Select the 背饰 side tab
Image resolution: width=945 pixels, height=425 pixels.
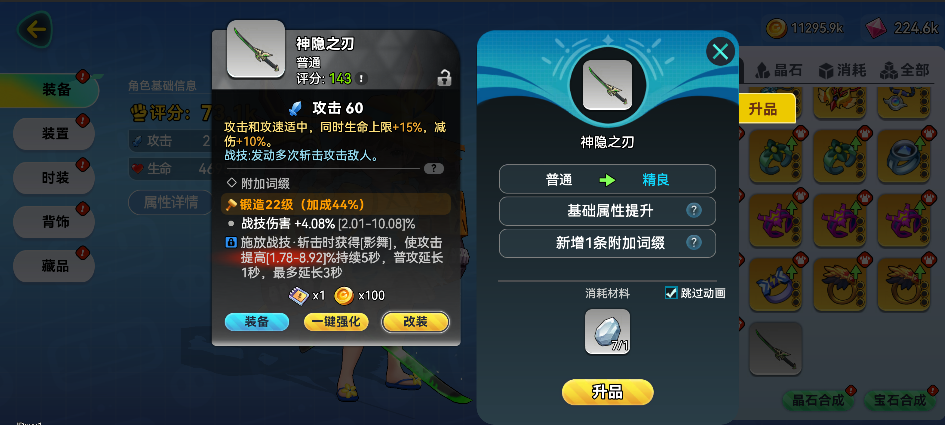(54, 221)
